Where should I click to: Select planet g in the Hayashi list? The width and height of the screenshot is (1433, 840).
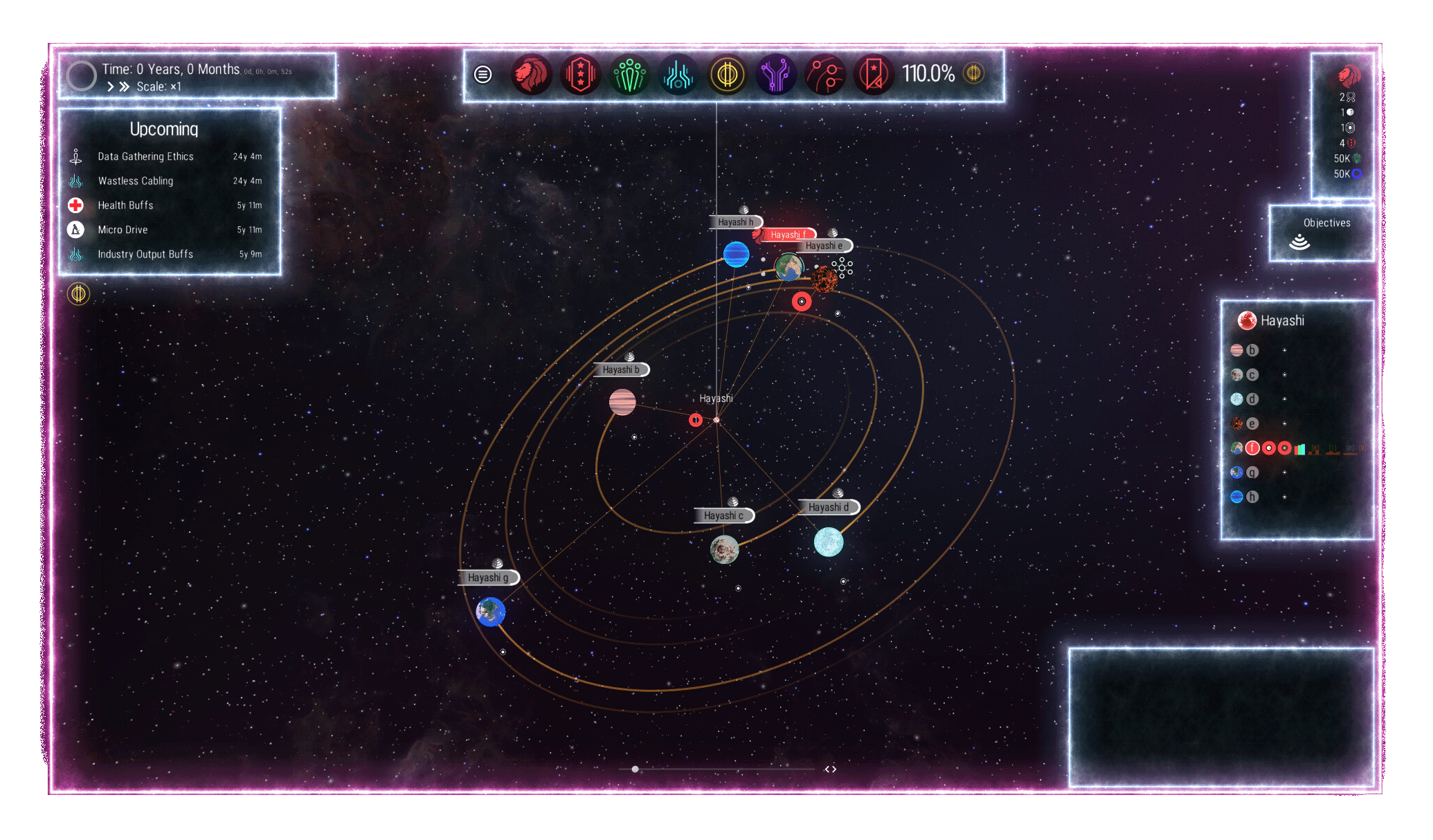[1252, 473]
